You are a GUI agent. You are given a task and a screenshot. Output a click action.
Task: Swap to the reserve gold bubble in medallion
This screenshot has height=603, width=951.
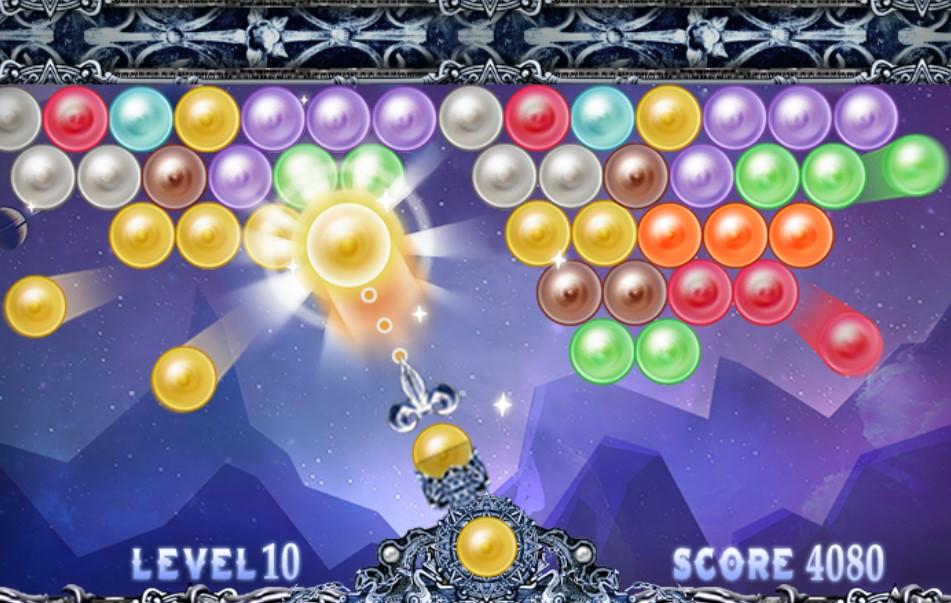pos(487,547)
